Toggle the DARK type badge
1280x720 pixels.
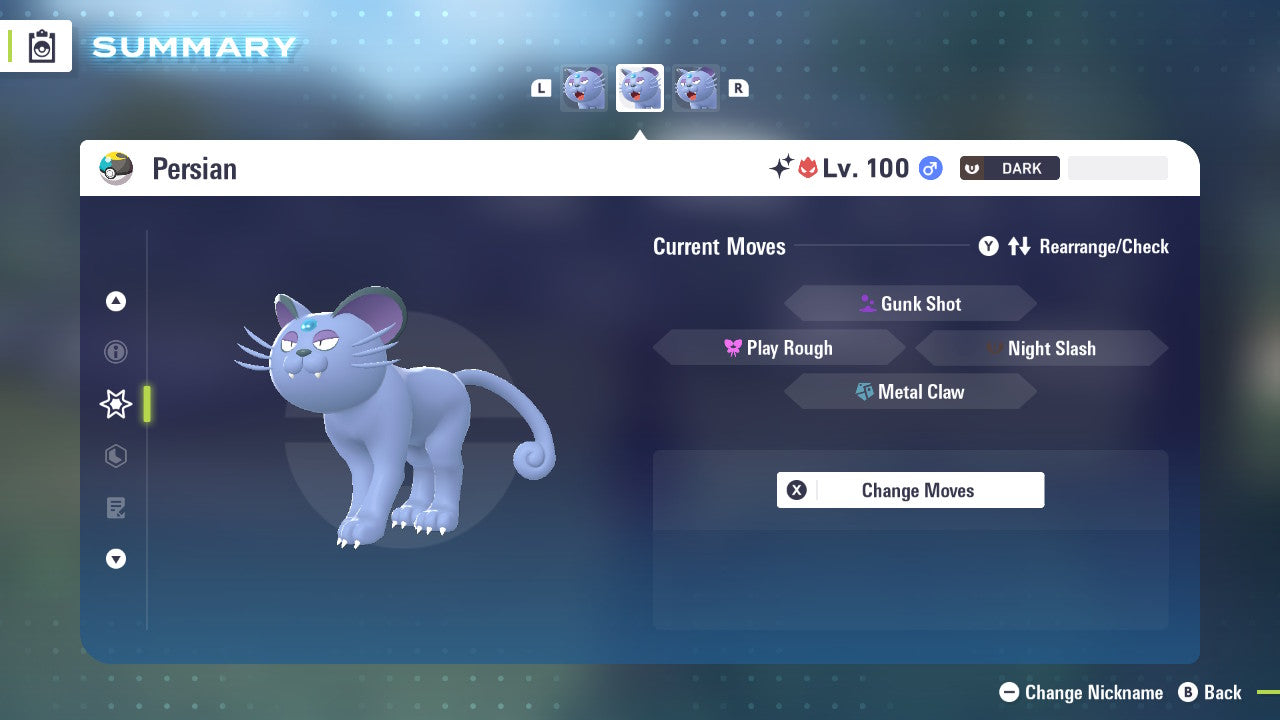click(x=1009, y=168)
